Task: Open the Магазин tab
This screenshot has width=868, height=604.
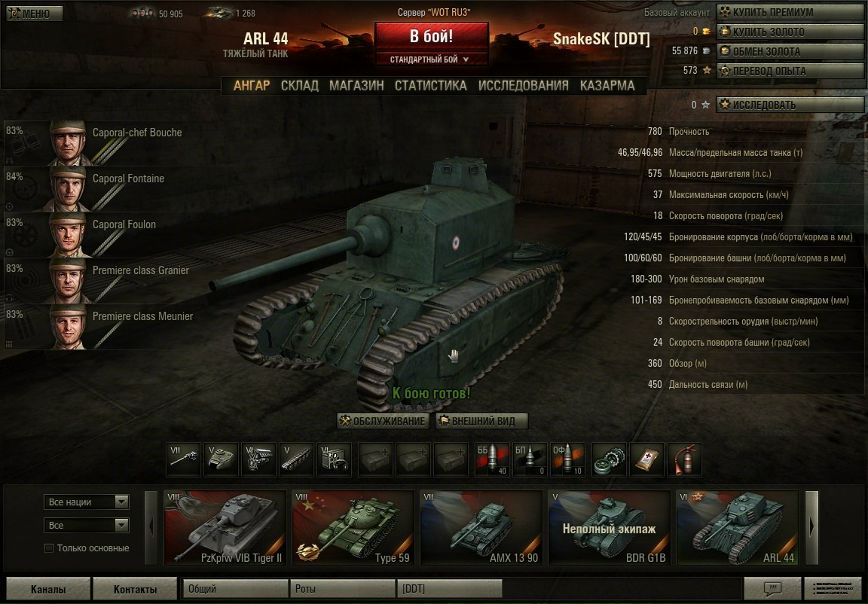Action: [356, 86]
